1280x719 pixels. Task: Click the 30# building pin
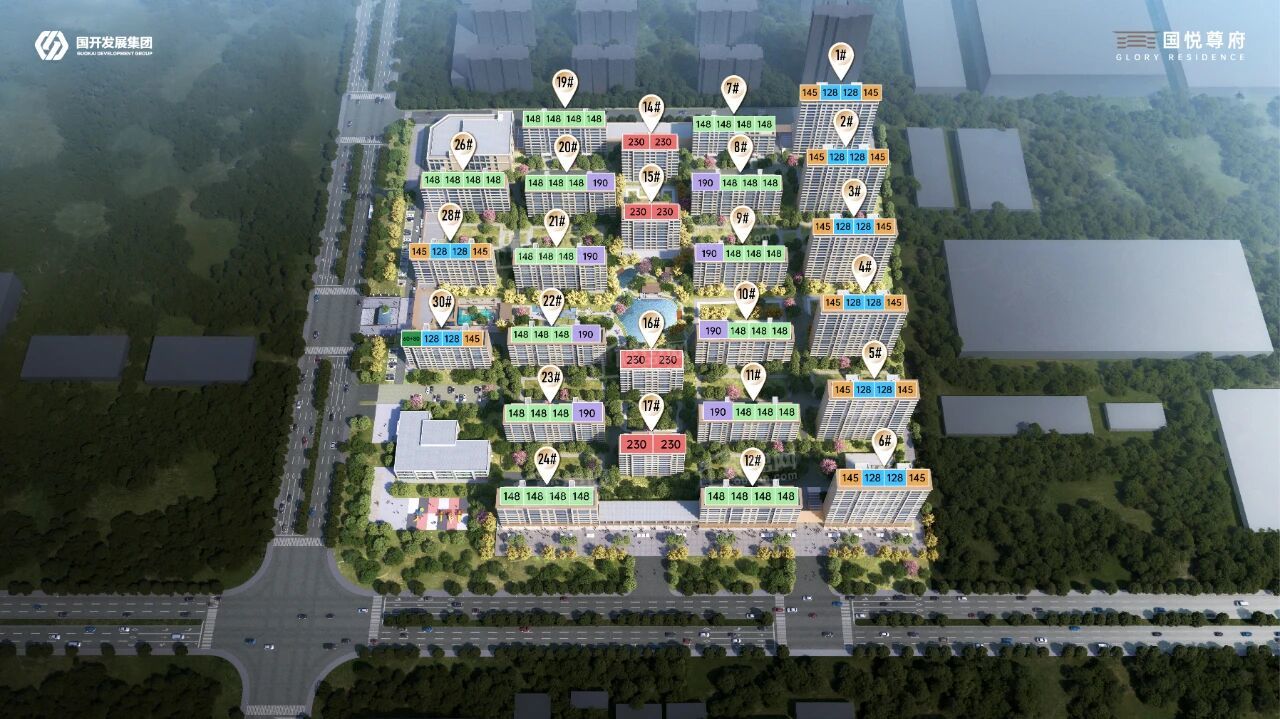point(442,303)
